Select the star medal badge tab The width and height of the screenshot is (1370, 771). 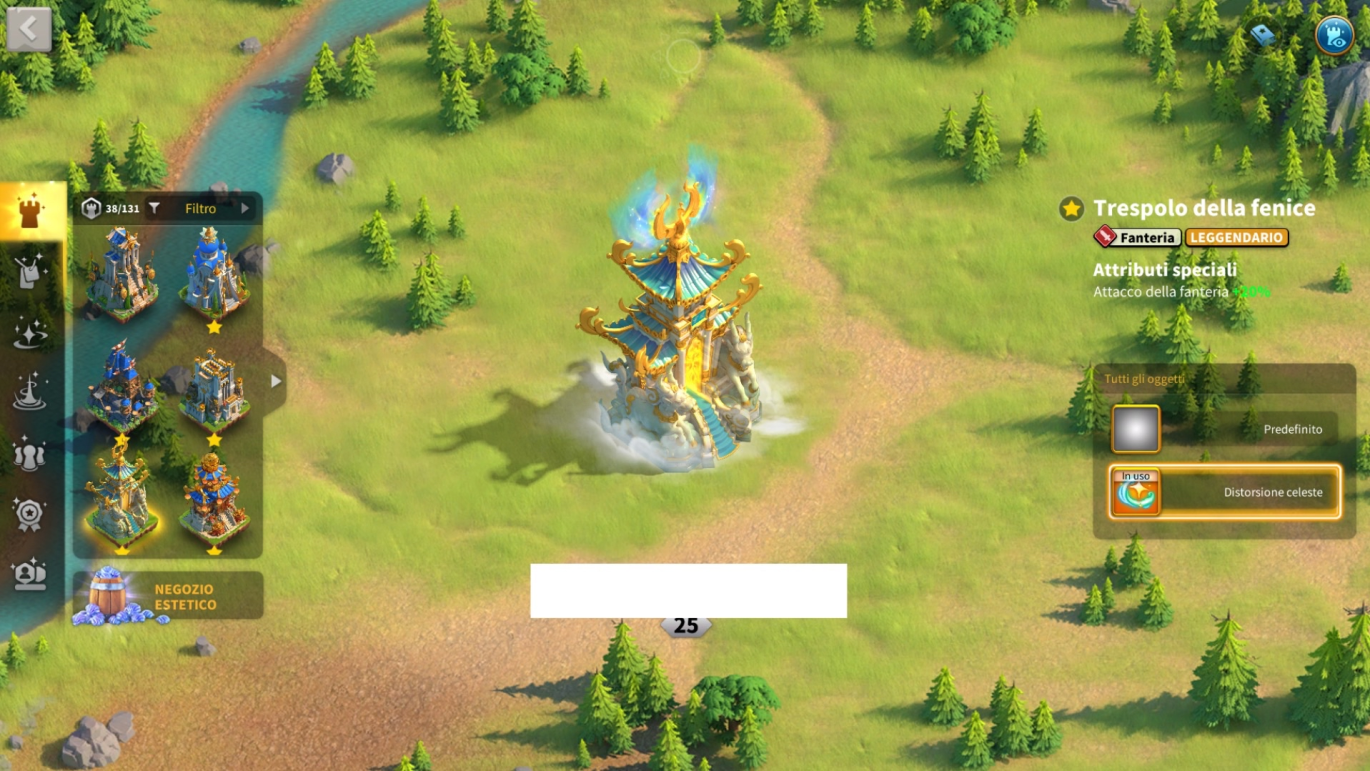(30, 514)
